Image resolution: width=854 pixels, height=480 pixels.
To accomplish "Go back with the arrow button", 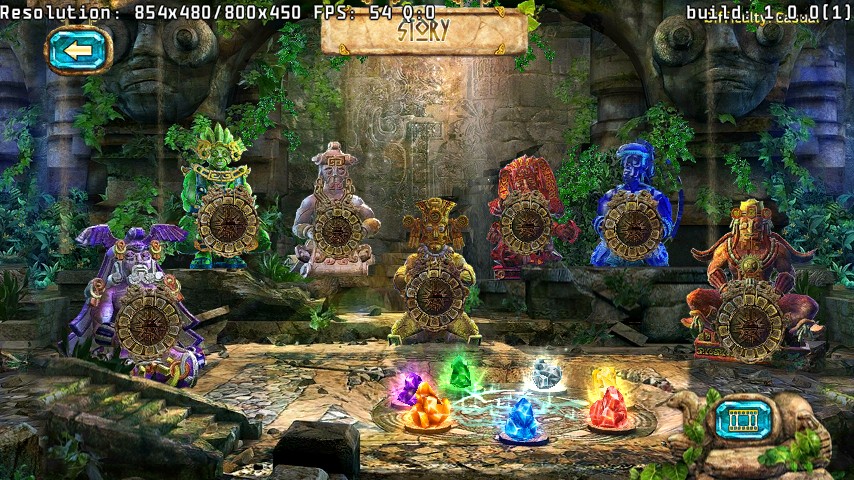I will pyautogui.click(x=77, y=49).
